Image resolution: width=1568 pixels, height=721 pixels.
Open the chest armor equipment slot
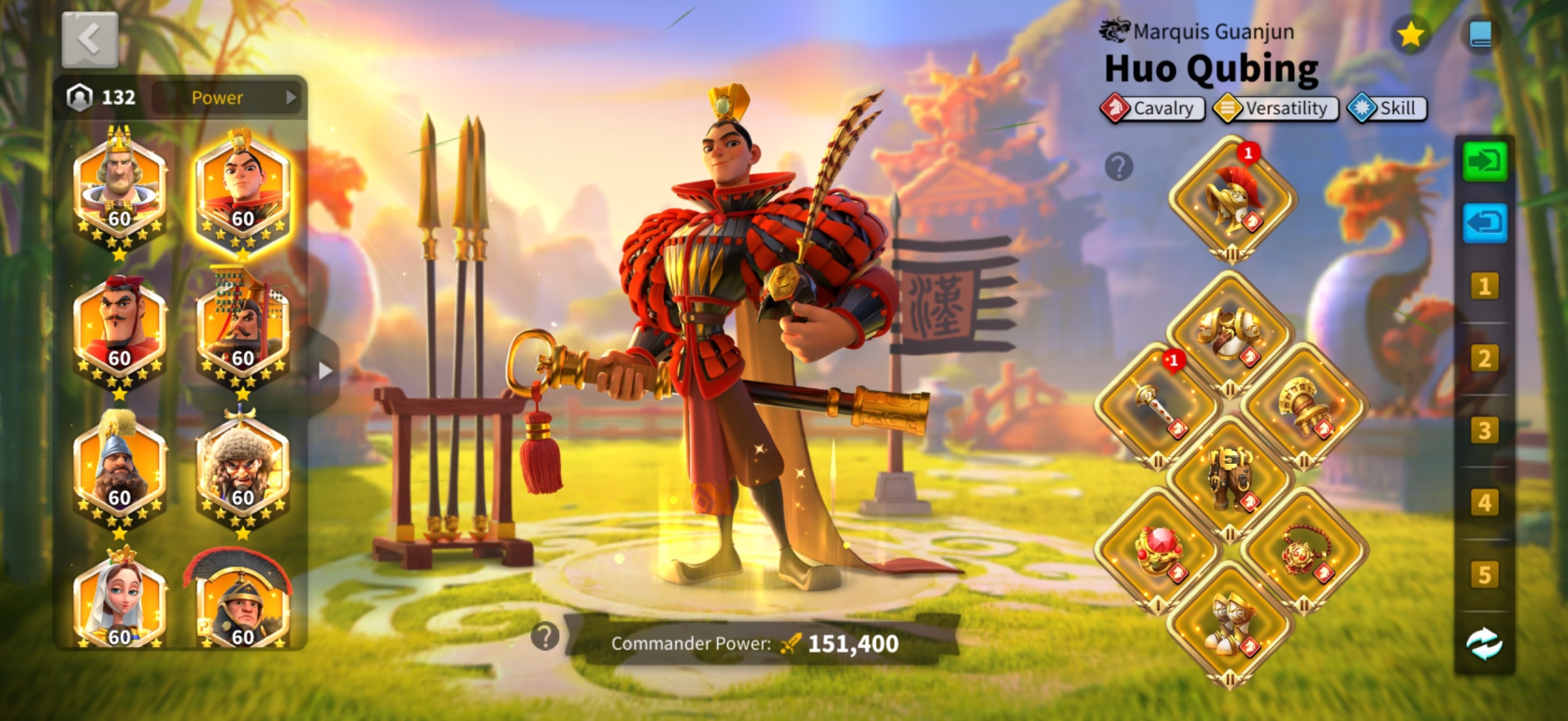[x=1230, y=332]
